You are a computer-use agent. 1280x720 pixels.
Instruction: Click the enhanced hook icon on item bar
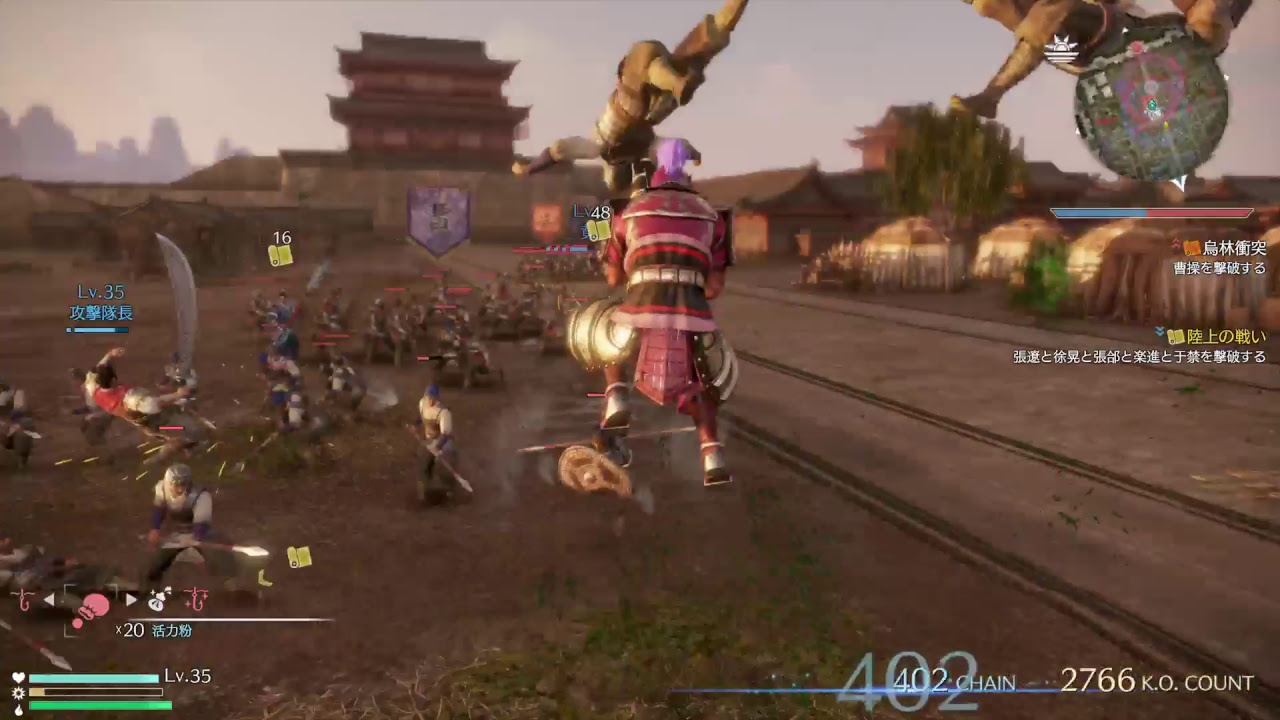[195, 601]
